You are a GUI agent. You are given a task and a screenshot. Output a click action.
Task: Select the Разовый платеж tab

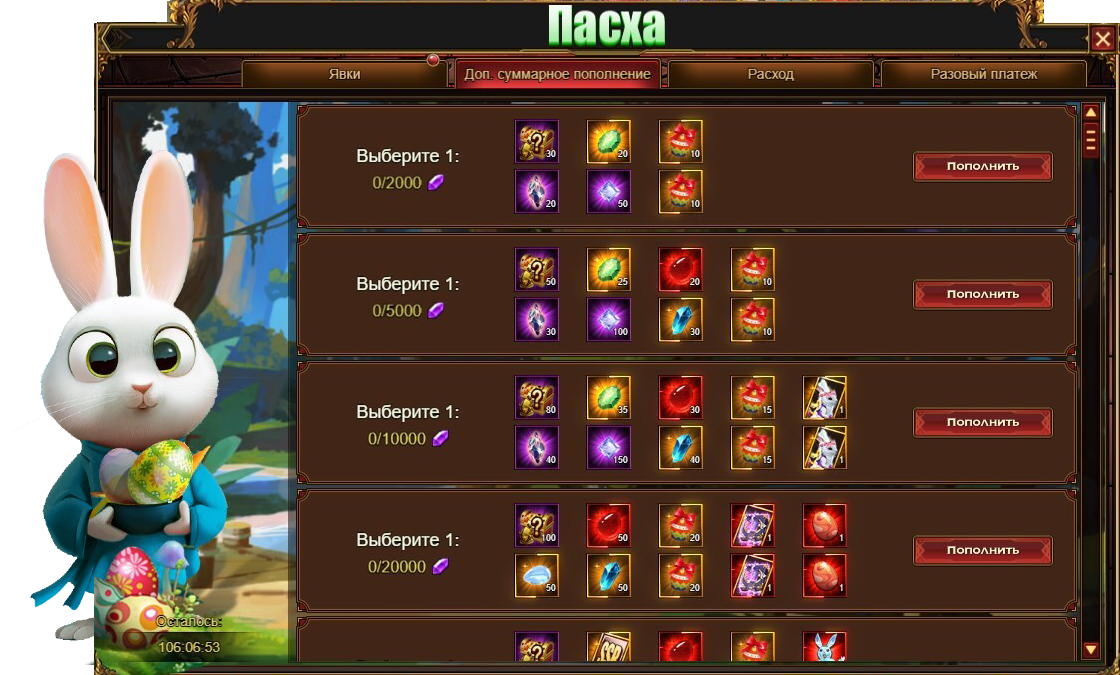click(x=983, y=74)
